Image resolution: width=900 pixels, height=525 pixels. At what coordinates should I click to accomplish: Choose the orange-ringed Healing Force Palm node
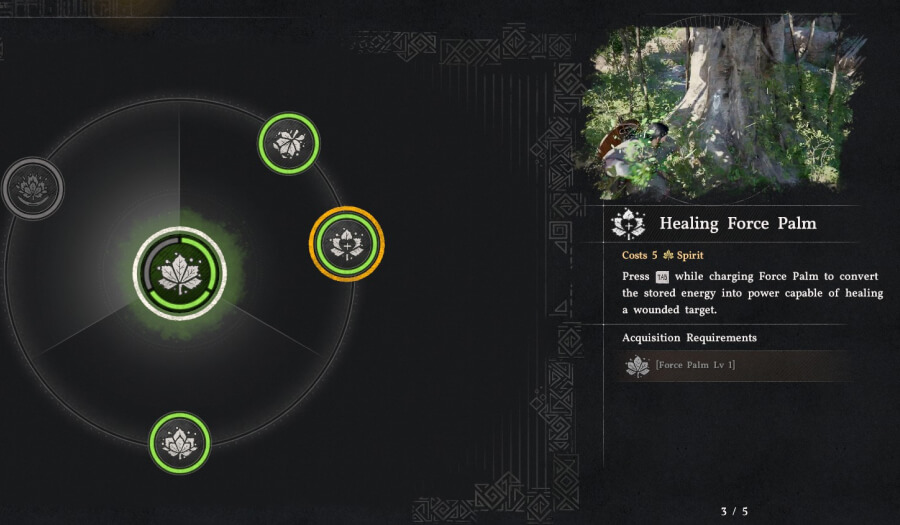point(346,243)
